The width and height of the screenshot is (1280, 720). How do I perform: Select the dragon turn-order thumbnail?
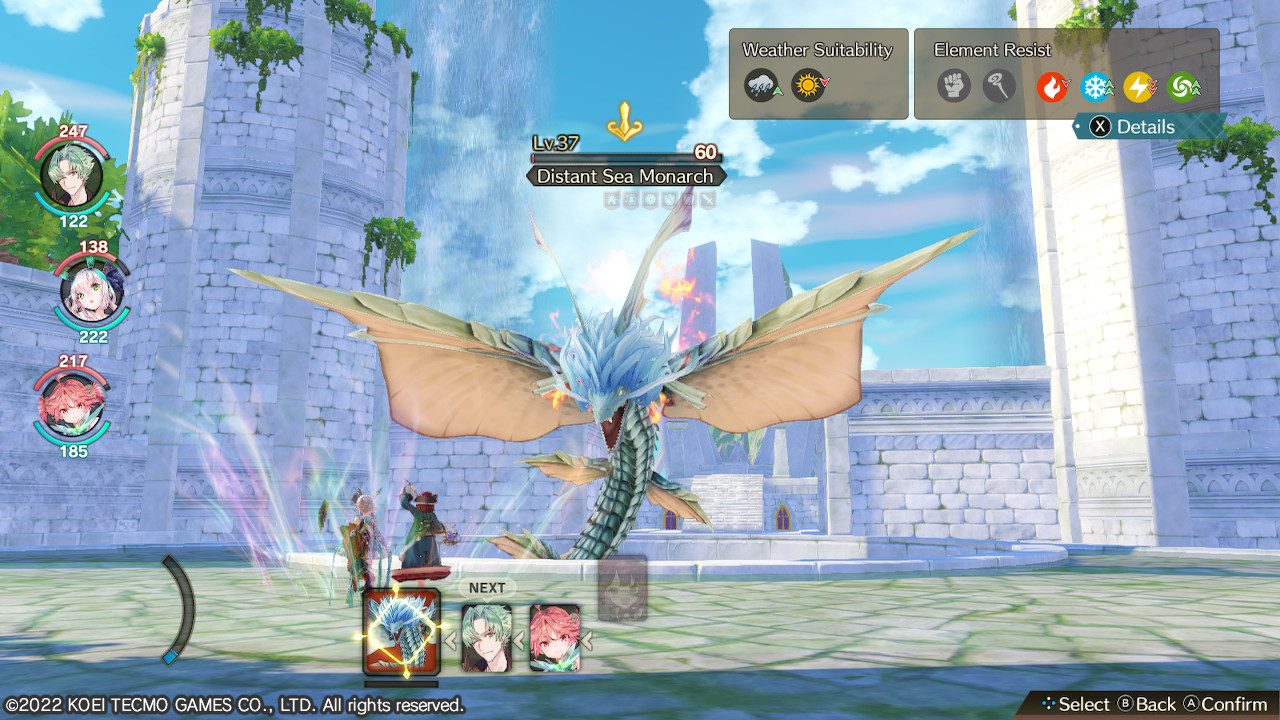[403, 628]
